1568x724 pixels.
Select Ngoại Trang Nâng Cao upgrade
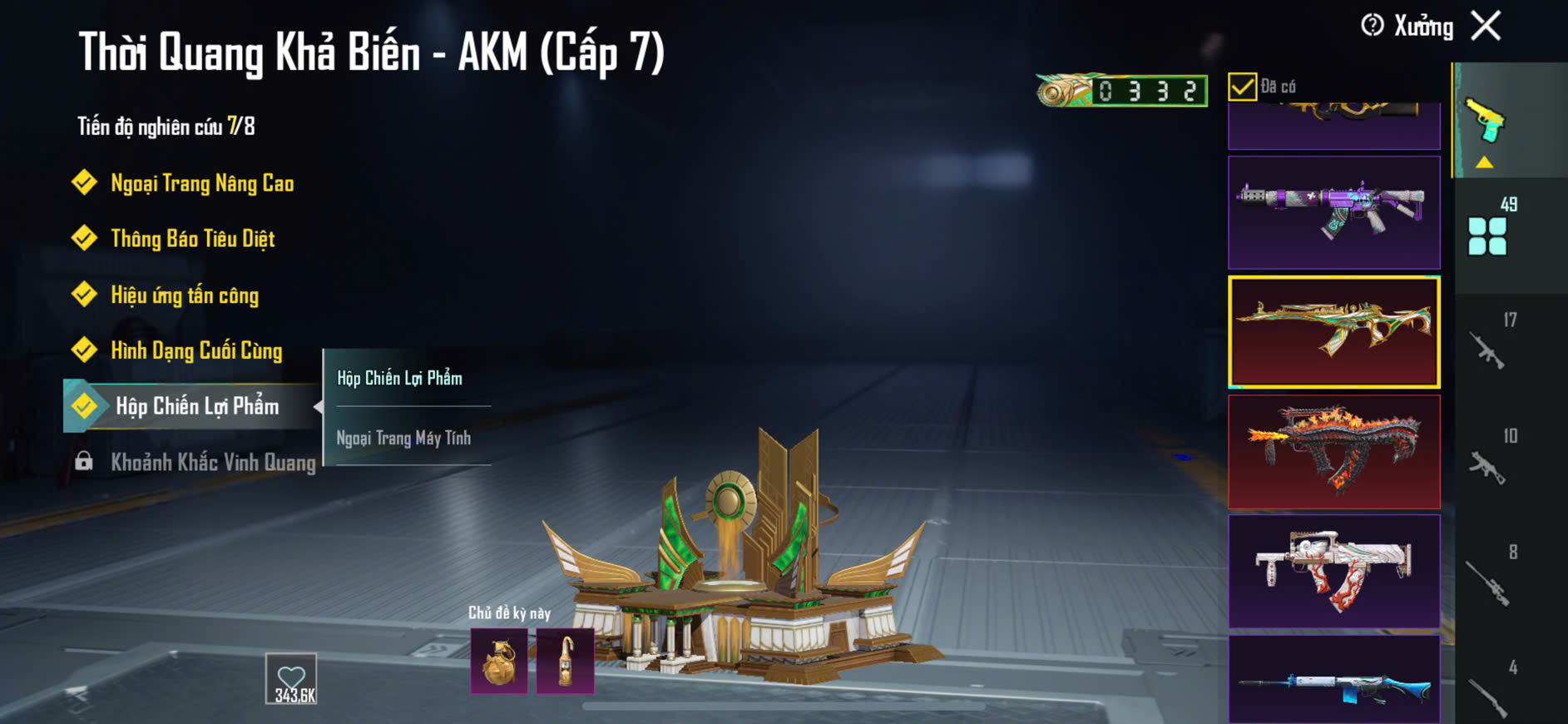(x=201, y=183)
